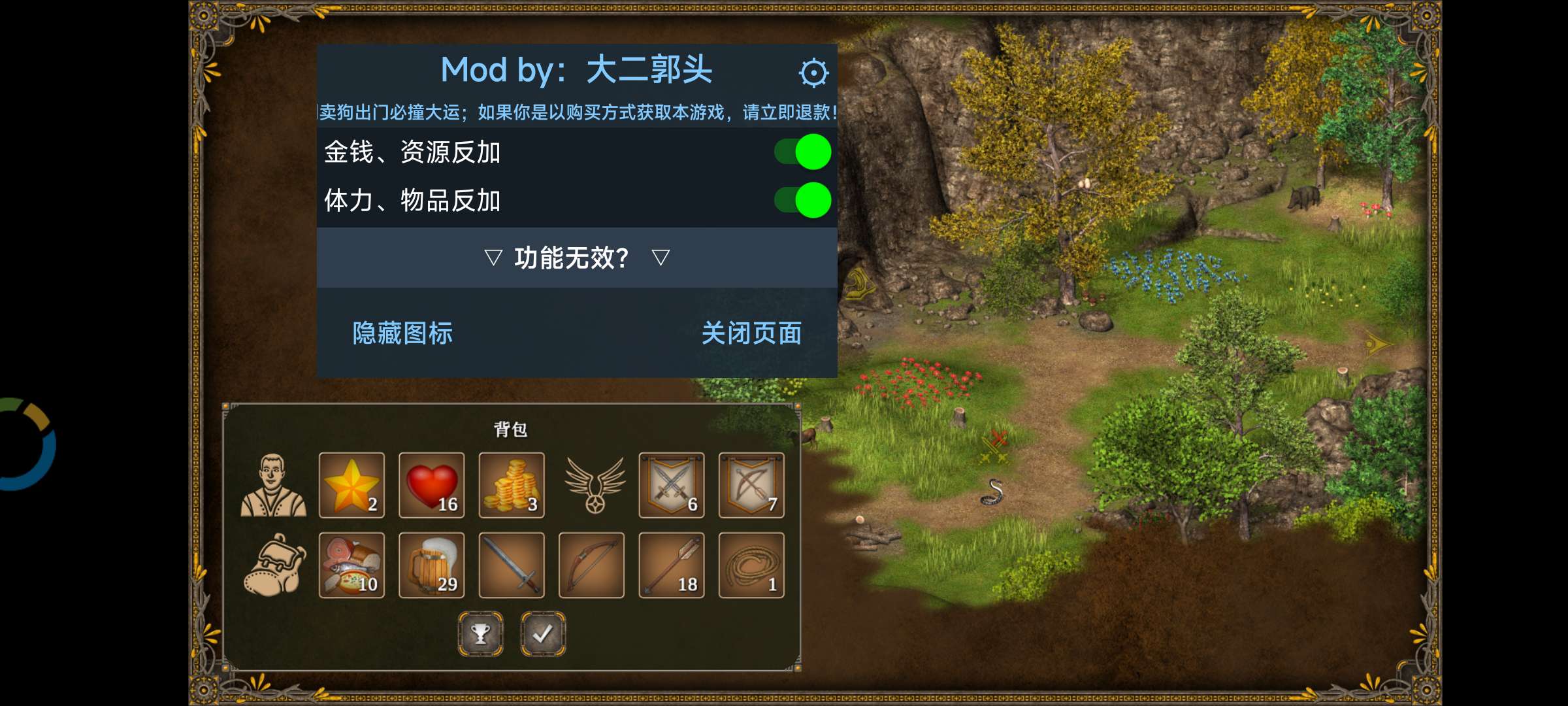The width and height of the screenshot is (1568, 706).
Task: Click 隐藏图标 to hide the mod icon
Action: pyautogui.click(x=403, y=333)
